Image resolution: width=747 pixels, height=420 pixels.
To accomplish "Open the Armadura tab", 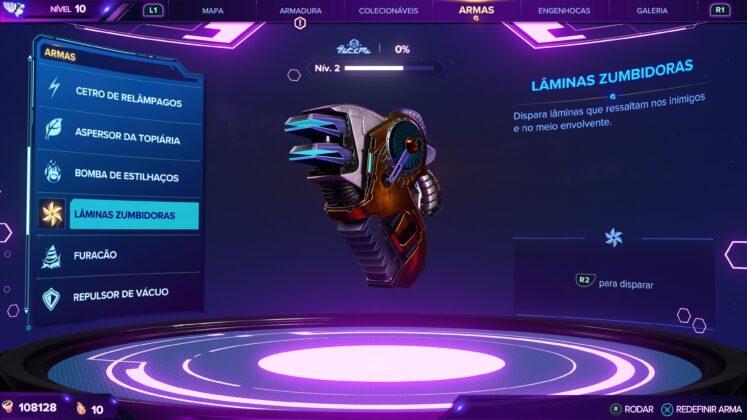I will (x=300, y=10).
